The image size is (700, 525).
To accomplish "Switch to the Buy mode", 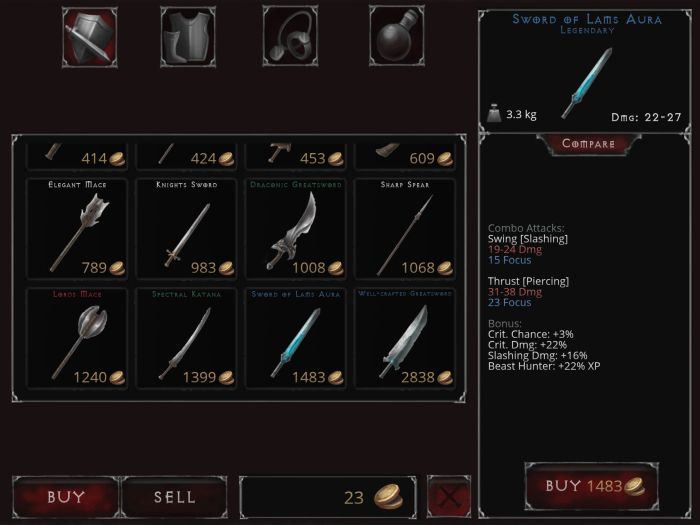I will [x=66, y=497].
